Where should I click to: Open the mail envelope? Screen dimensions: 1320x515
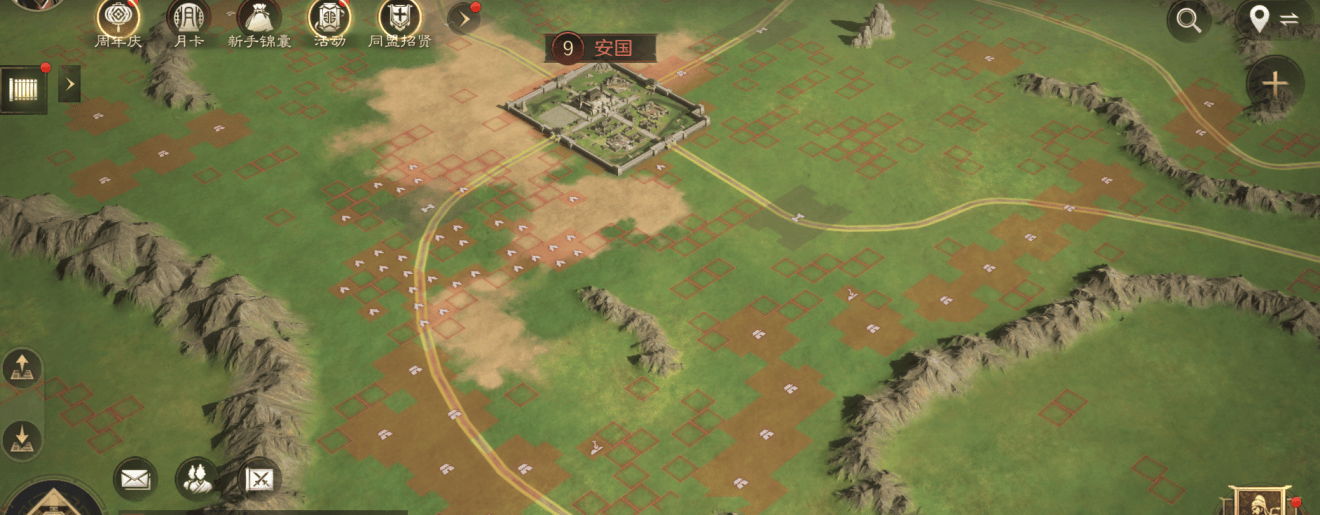click(135, 479)
